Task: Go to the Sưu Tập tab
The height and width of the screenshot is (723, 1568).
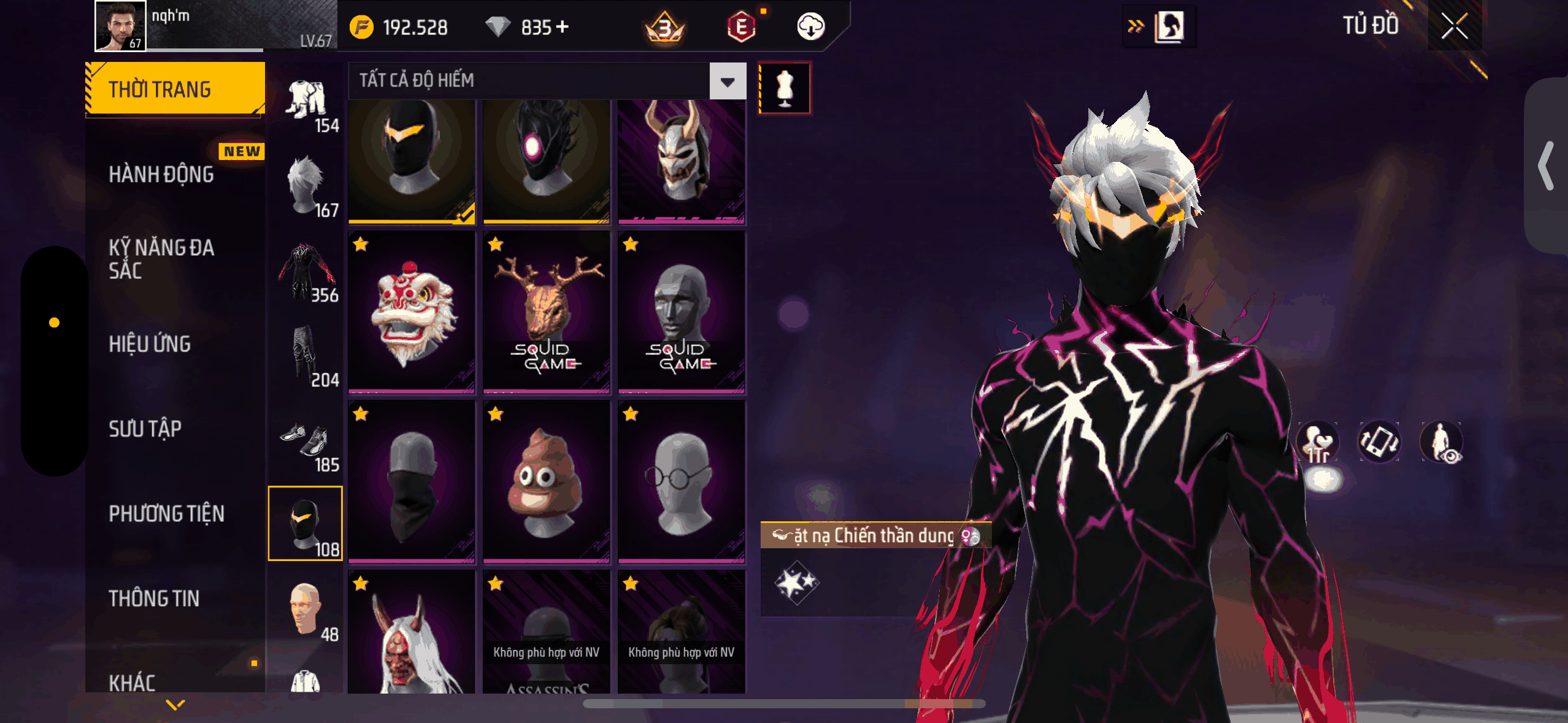Action: tap(145, 429)
